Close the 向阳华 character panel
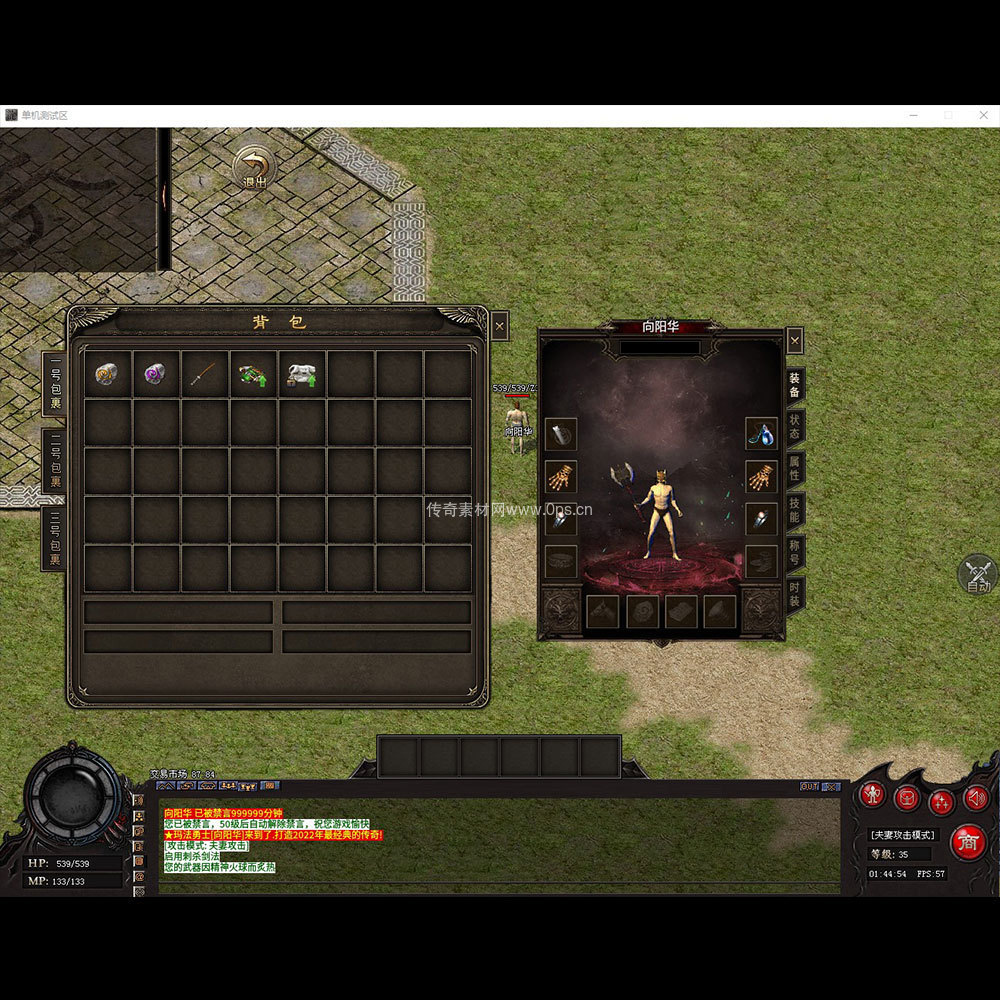 [x=794, y=341]
